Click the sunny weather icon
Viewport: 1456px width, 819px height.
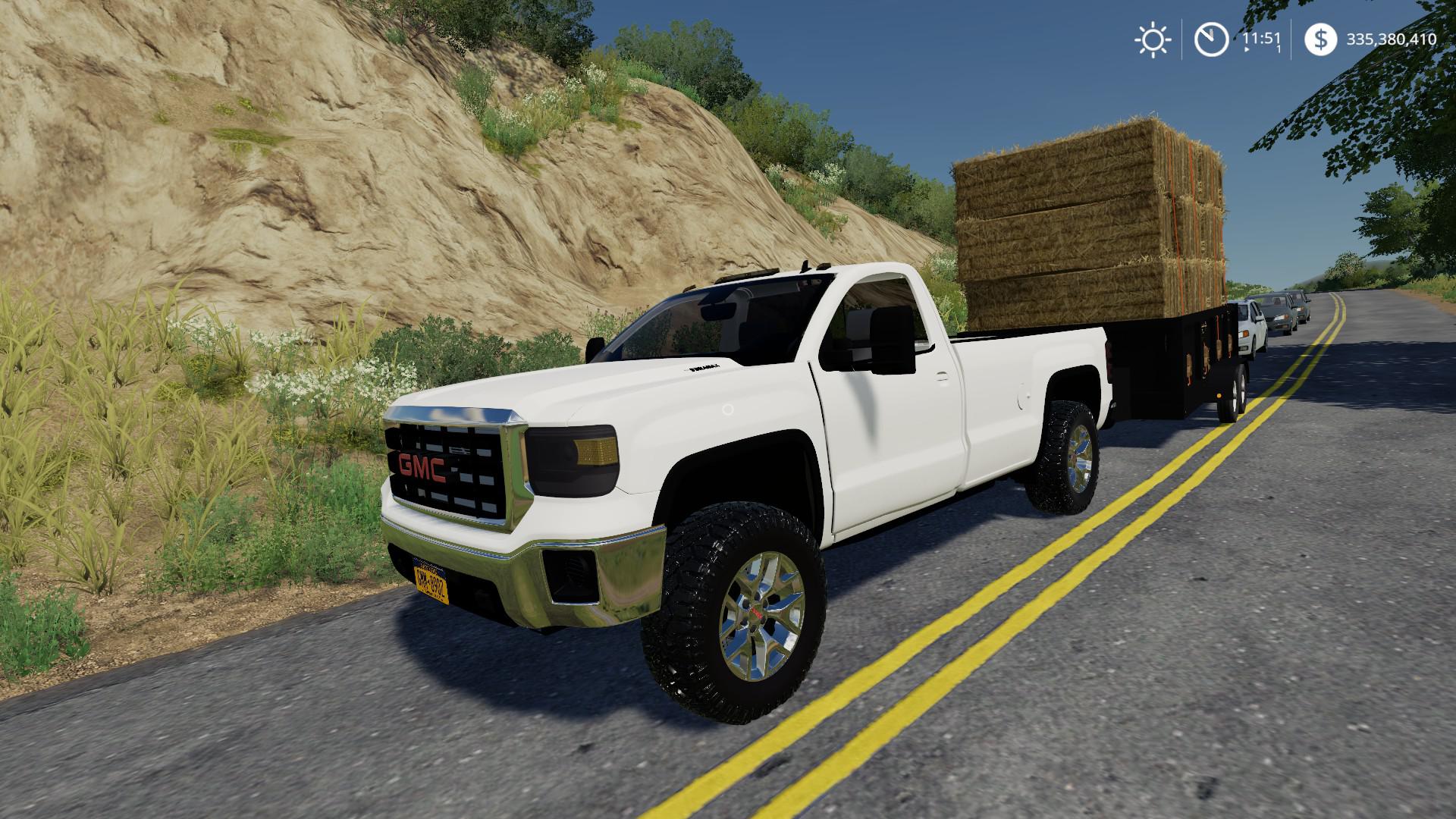pyautogui.click(x=1153, y=39)
